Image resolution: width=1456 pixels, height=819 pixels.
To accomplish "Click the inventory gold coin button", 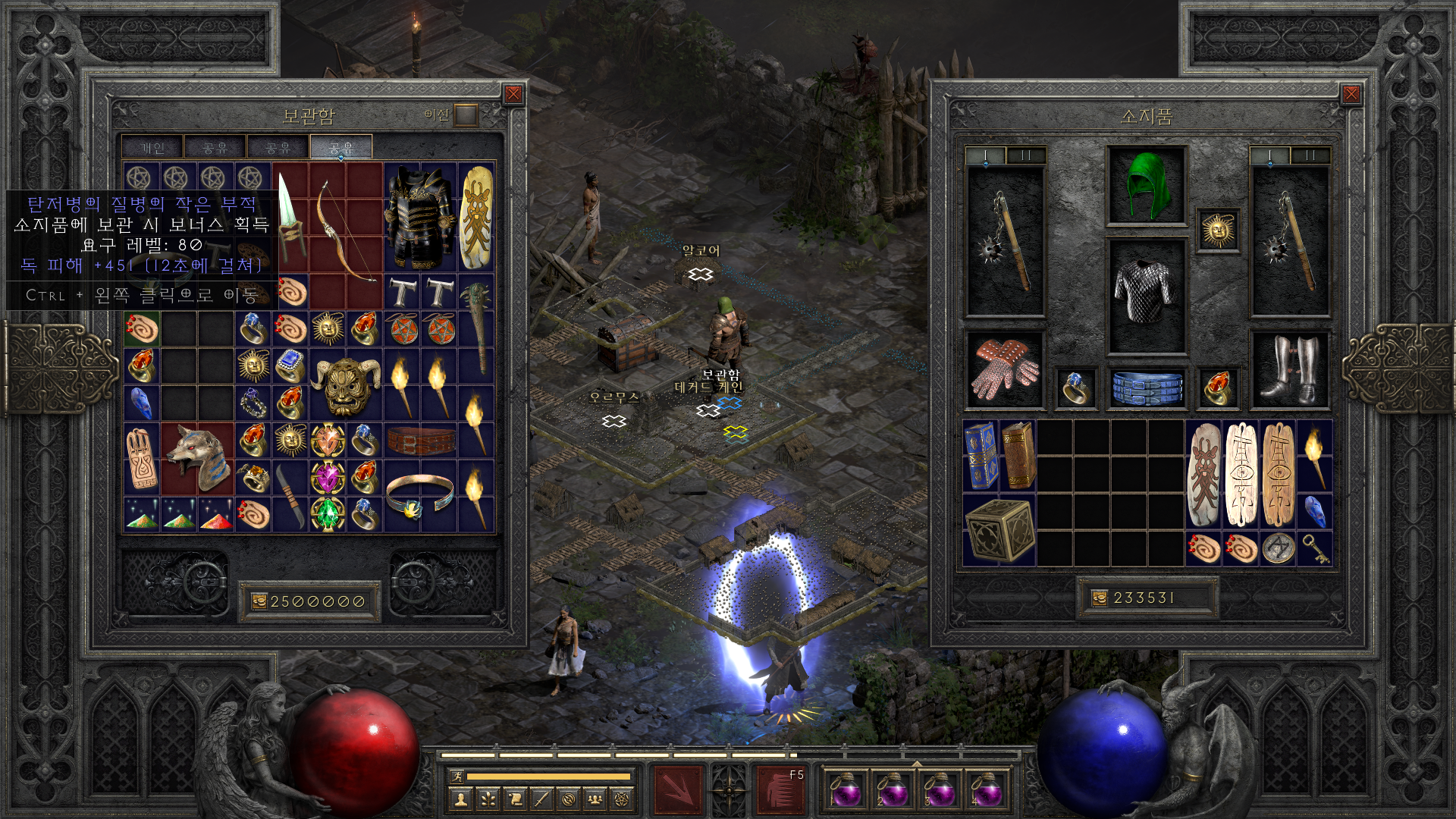I will tap(1100, 598).
